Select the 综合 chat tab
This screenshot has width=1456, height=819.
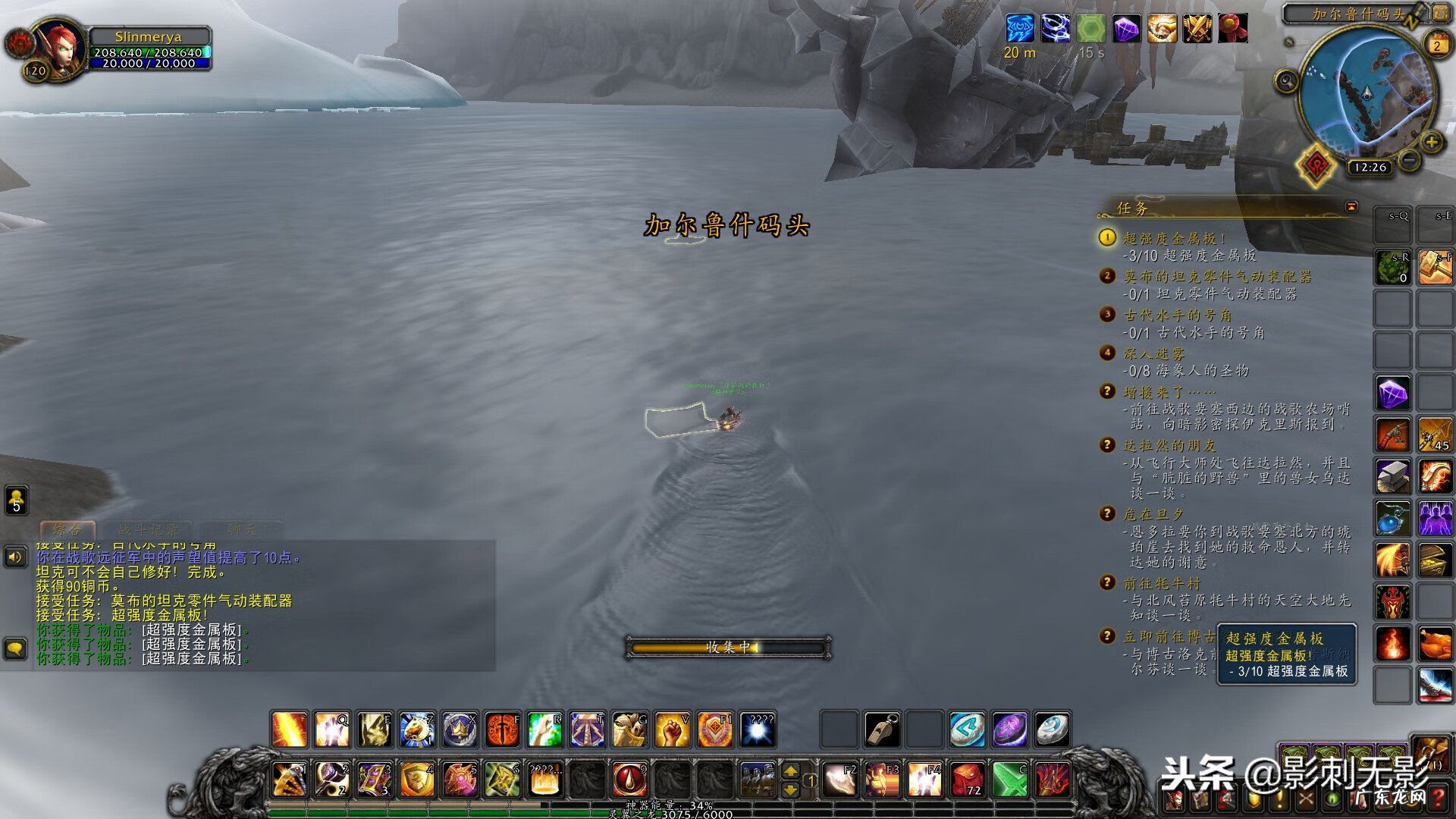point(67,529)
